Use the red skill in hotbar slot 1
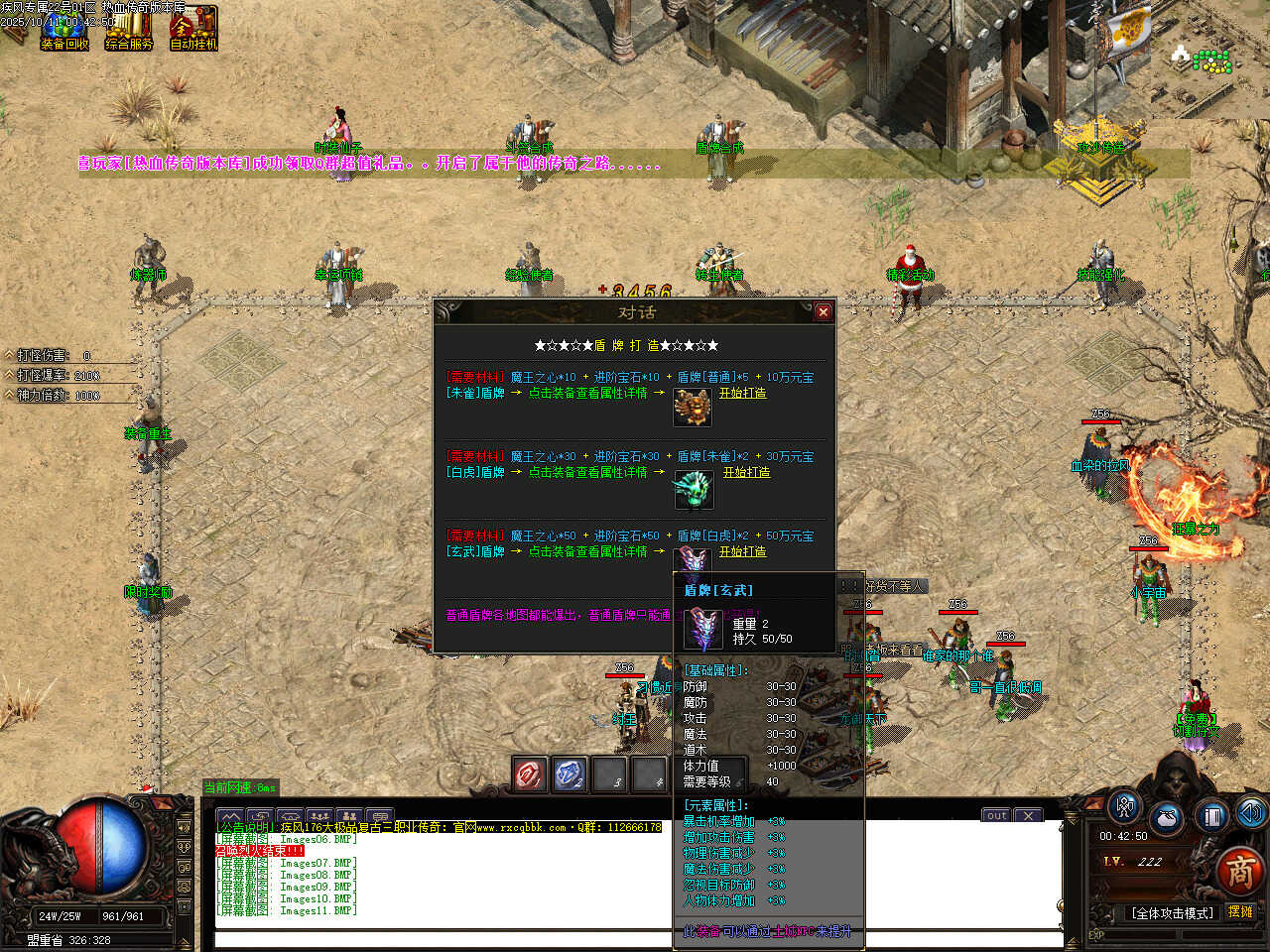 530,774
